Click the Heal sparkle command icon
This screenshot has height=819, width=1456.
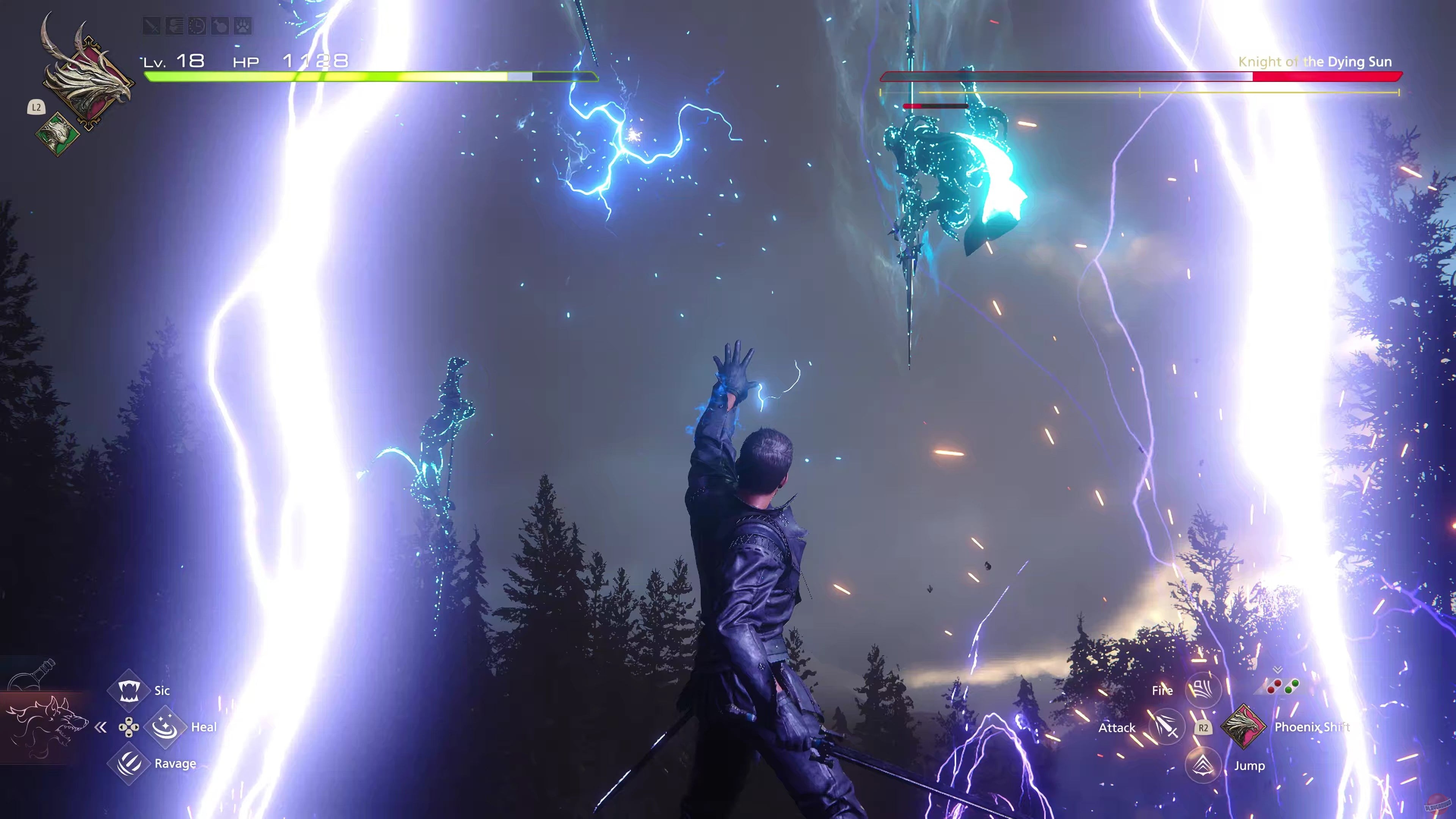coord(166,728)
